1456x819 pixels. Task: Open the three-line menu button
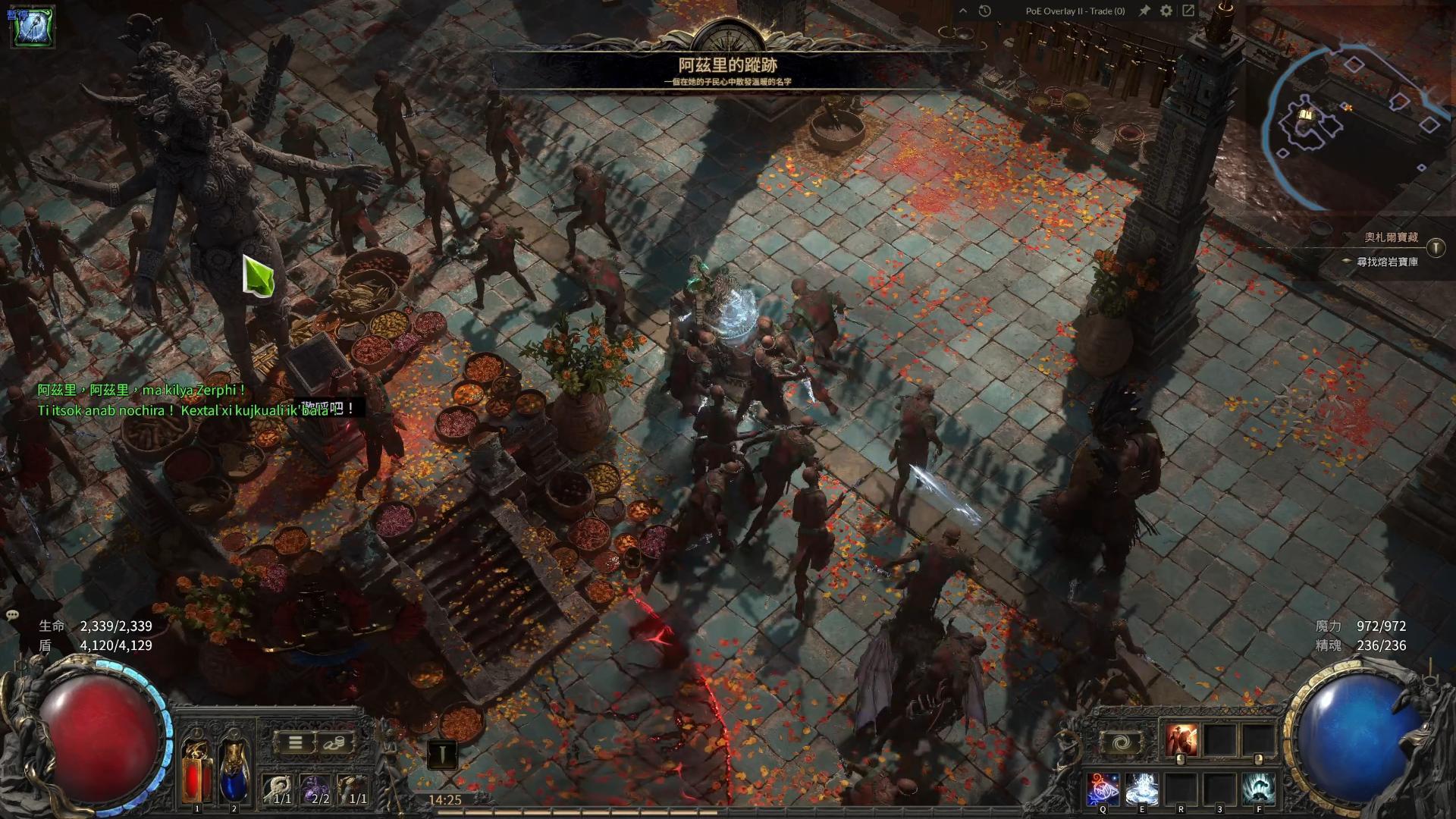[296, 742]
